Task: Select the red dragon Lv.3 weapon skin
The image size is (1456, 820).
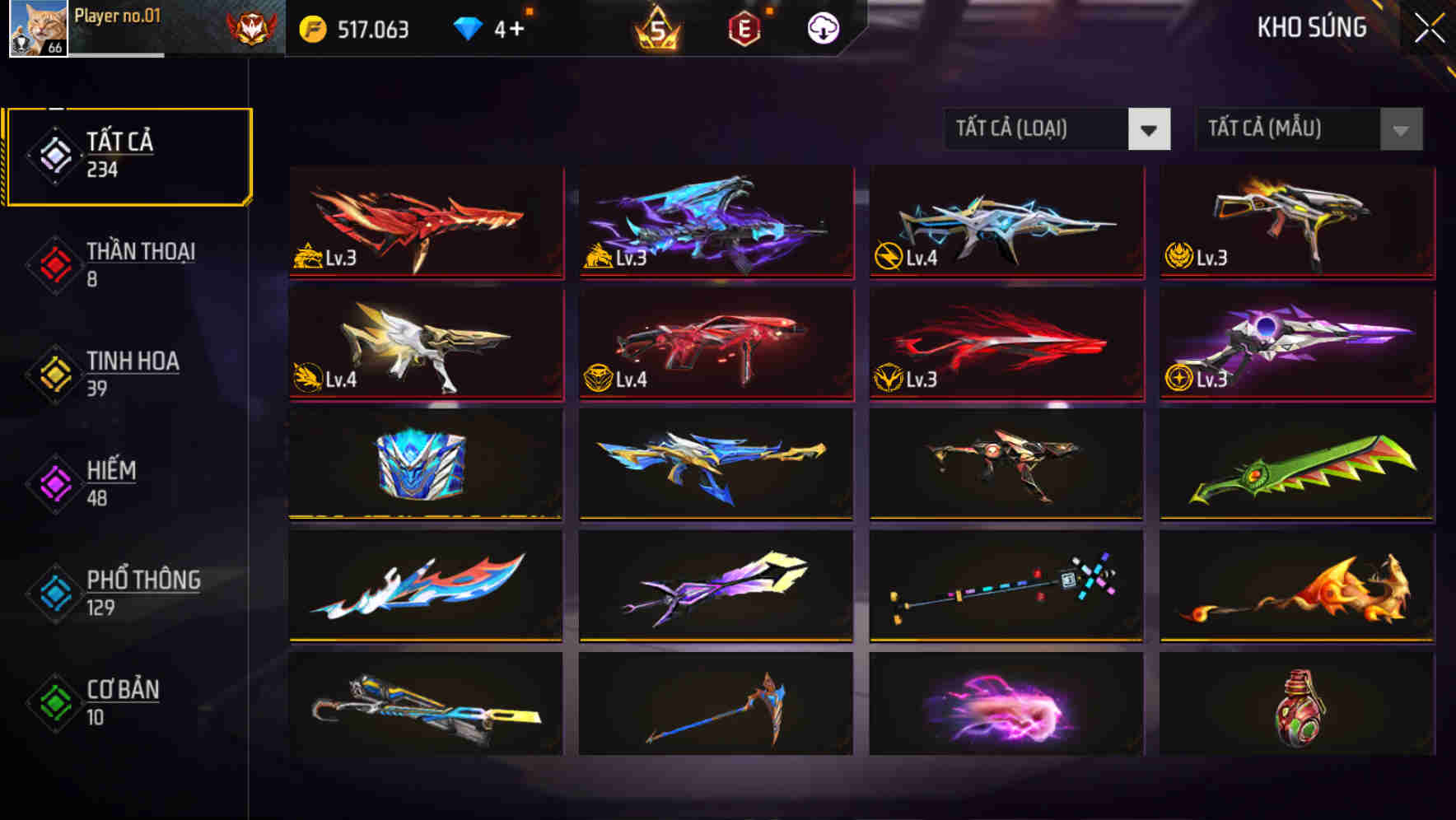Action: point(425,222)
